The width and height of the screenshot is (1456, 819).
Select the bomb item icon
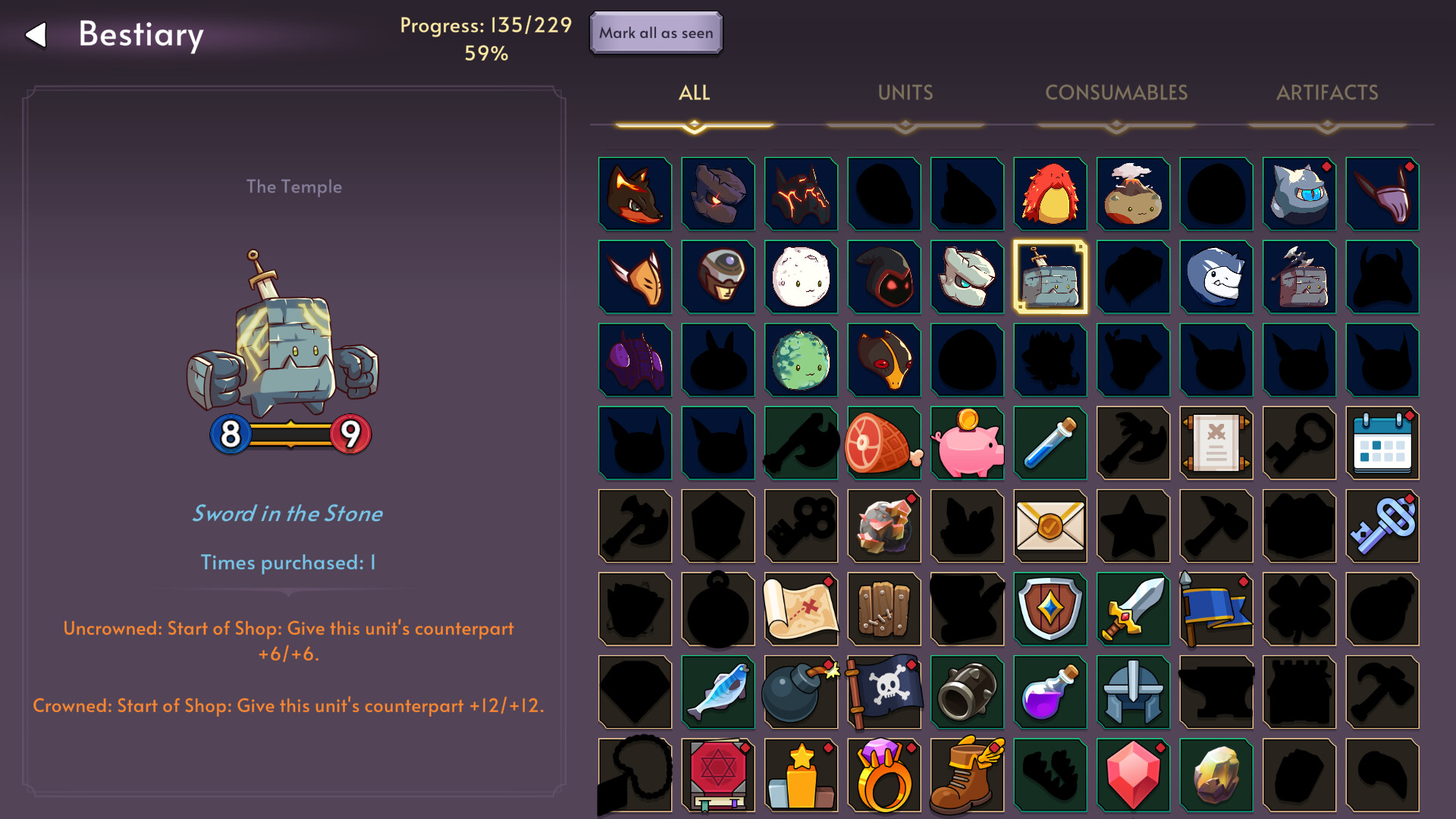(x=801, y=692)
